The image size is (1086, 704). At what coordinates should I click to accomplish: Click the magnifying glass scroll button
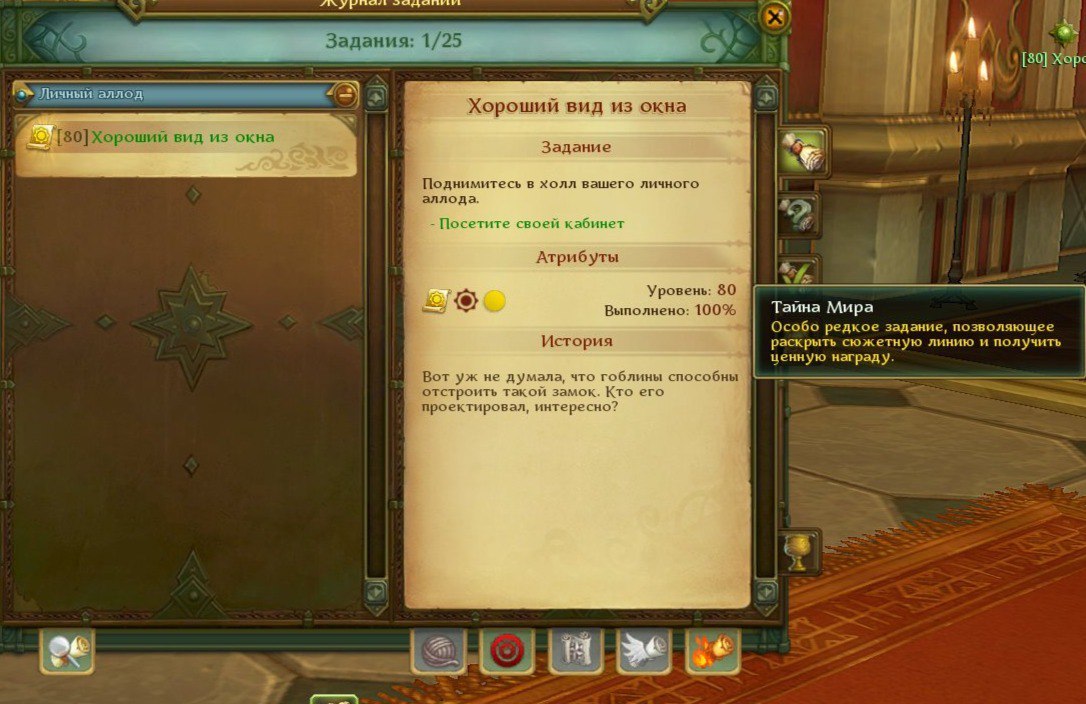click(x=67, y=652)
